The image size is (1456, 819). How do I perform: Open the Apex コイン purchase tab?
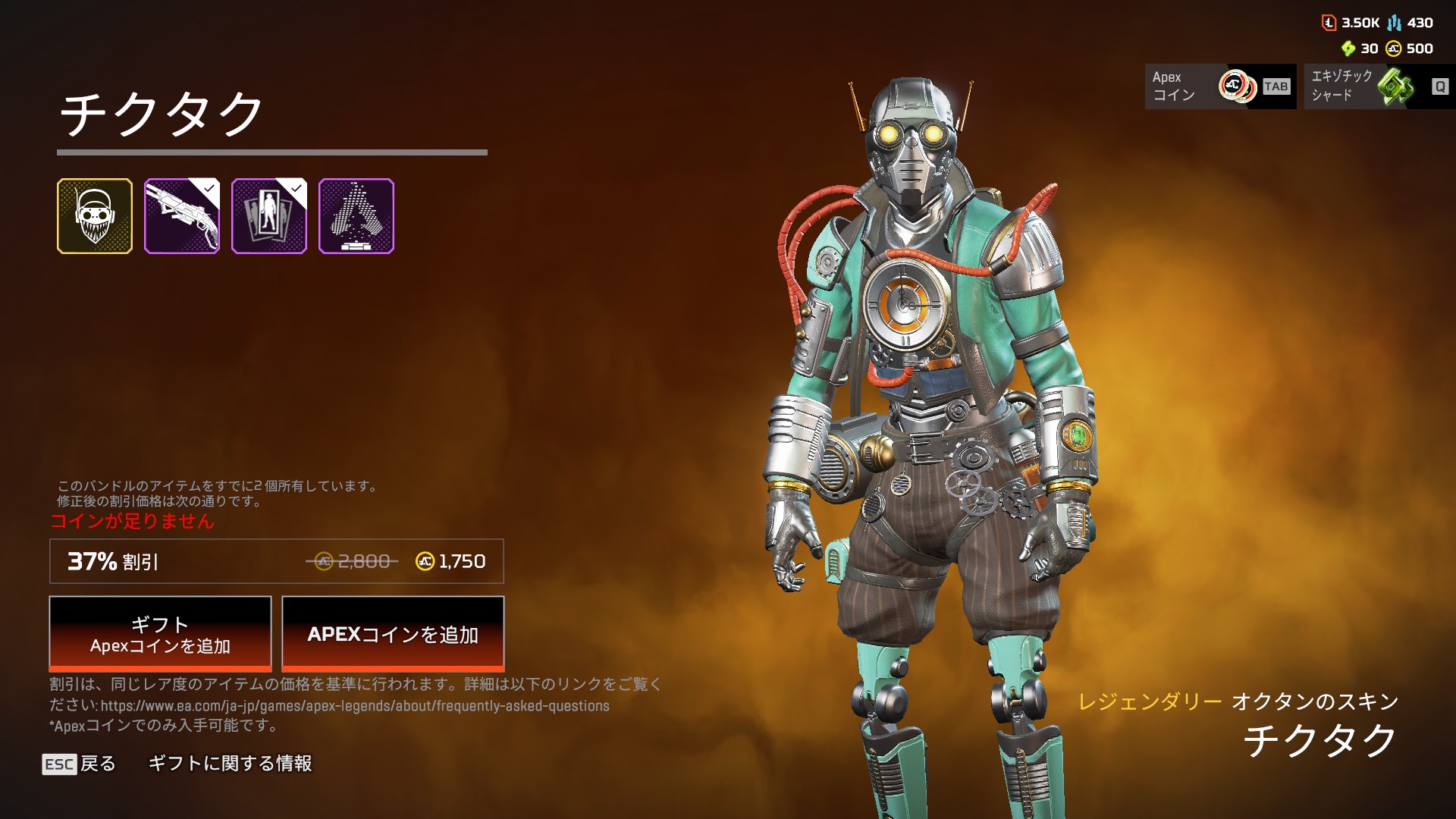tap(1220, 86)
